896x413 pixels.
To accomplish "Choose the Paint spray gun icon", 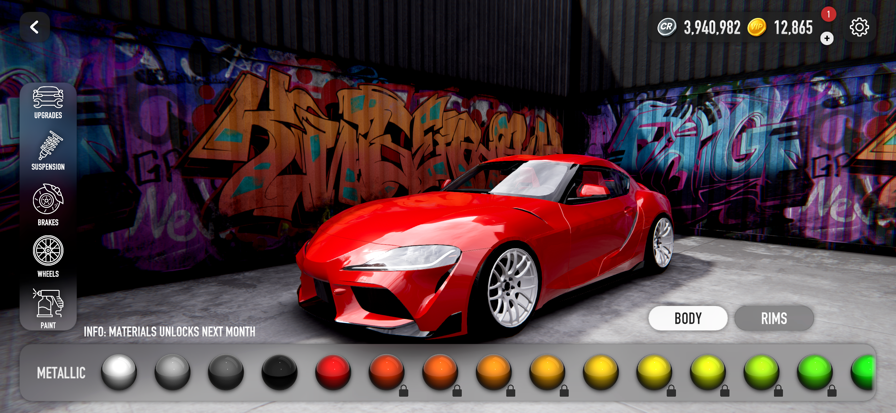I will pyautogui.click(x=48, y=308).
